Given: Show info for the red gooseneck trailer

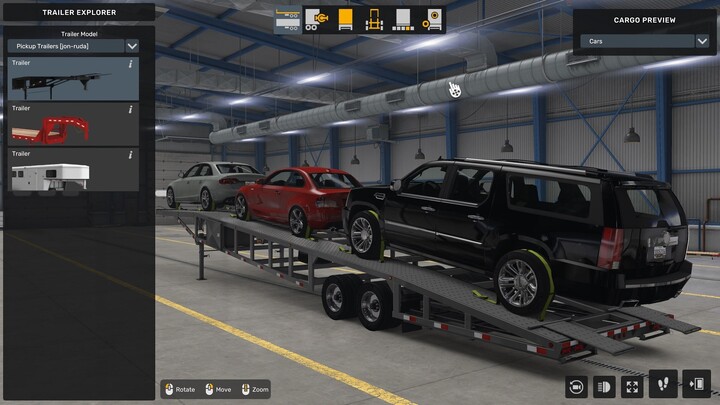Looking at the screenshot, I should (x=130, y=109).
